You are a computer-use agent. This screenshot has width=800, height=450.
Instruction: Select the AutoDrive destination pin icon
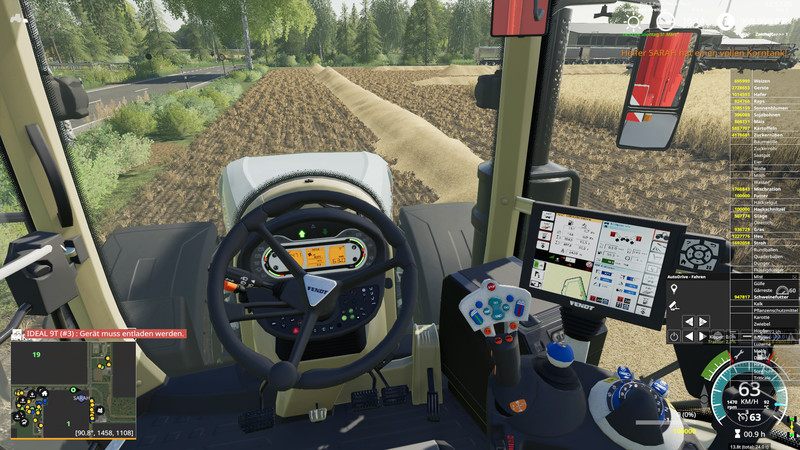674,288
